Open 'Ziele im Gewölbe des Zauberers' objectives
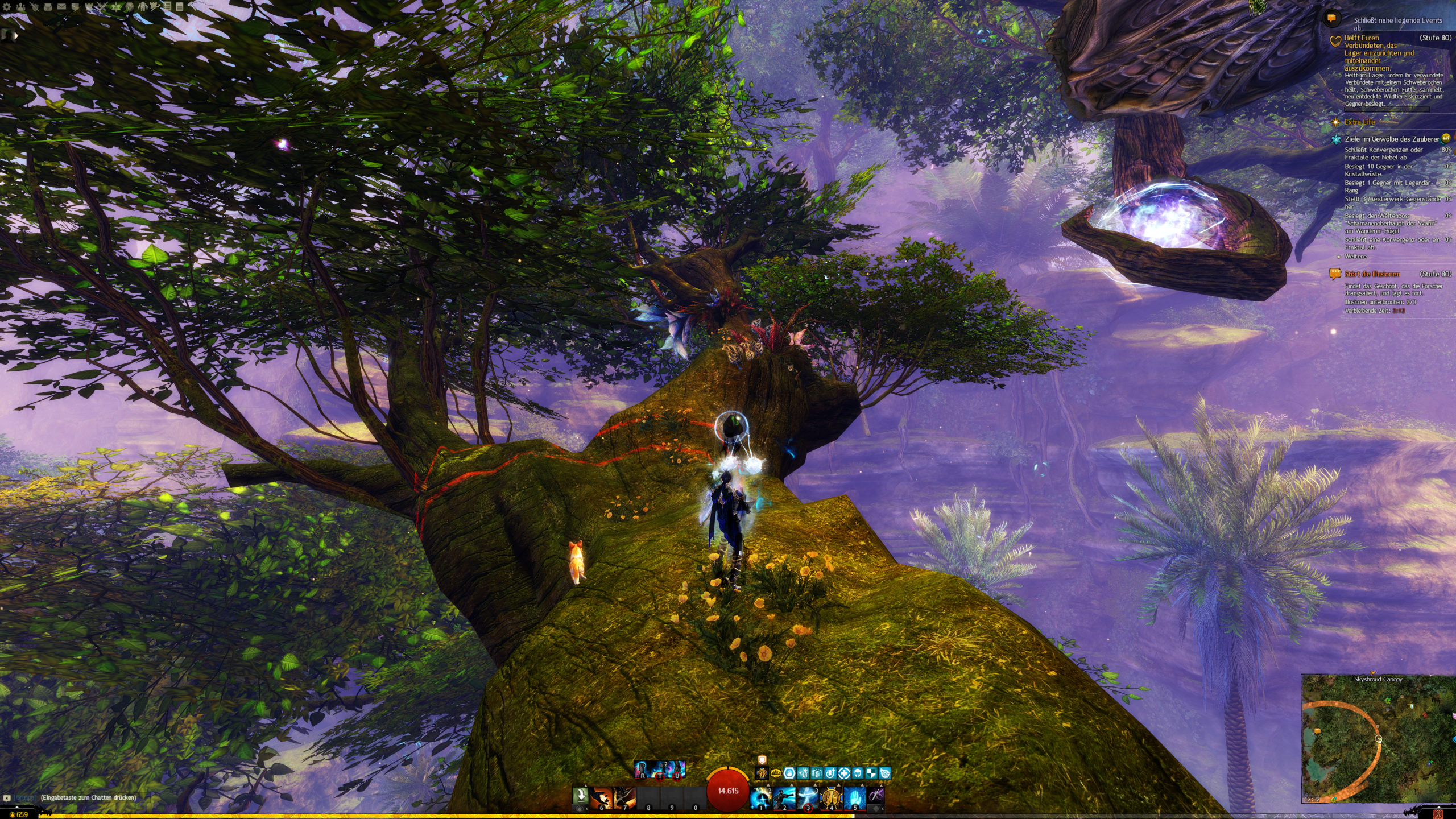1456x819 pixels. (x=1391, y=139)
